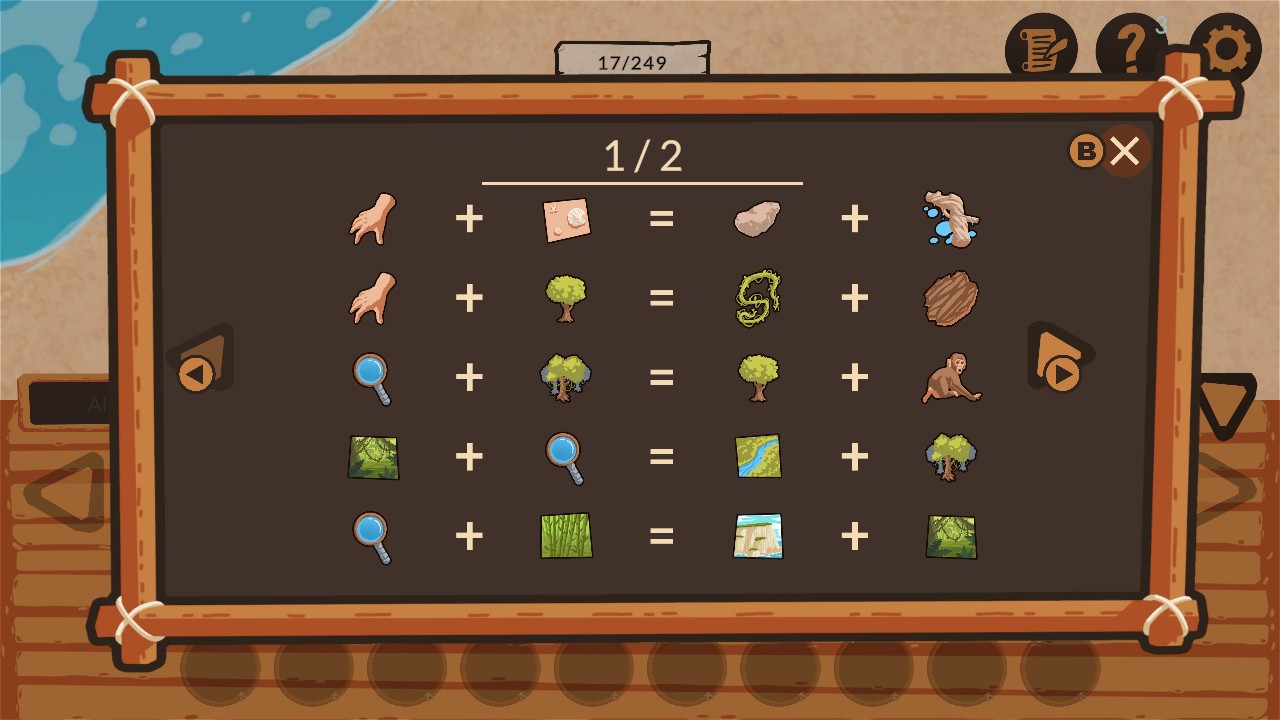Select the hand icon in the first recipe
The image size is (1280, 720).
373,218
